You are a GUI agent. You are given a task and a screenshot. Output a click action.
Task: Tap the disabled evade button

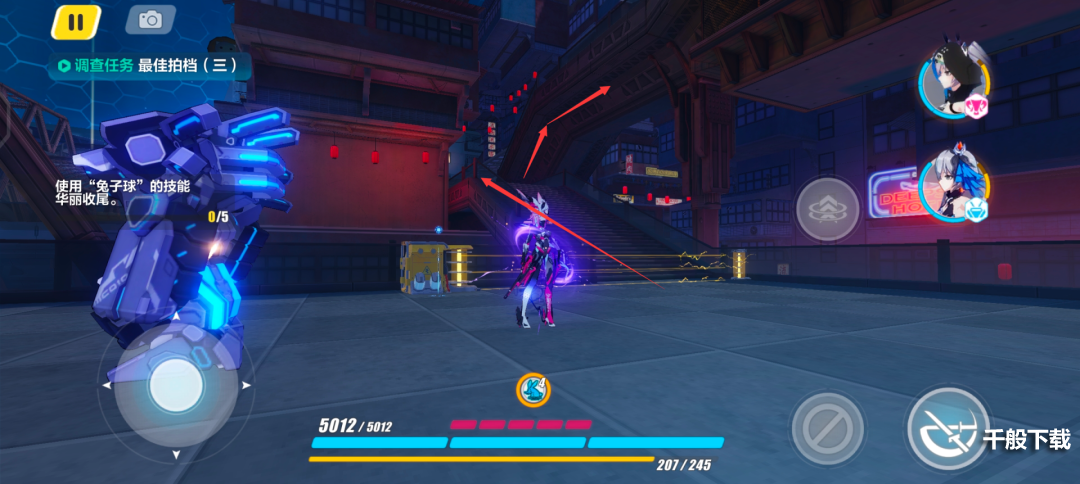[827, 429]
